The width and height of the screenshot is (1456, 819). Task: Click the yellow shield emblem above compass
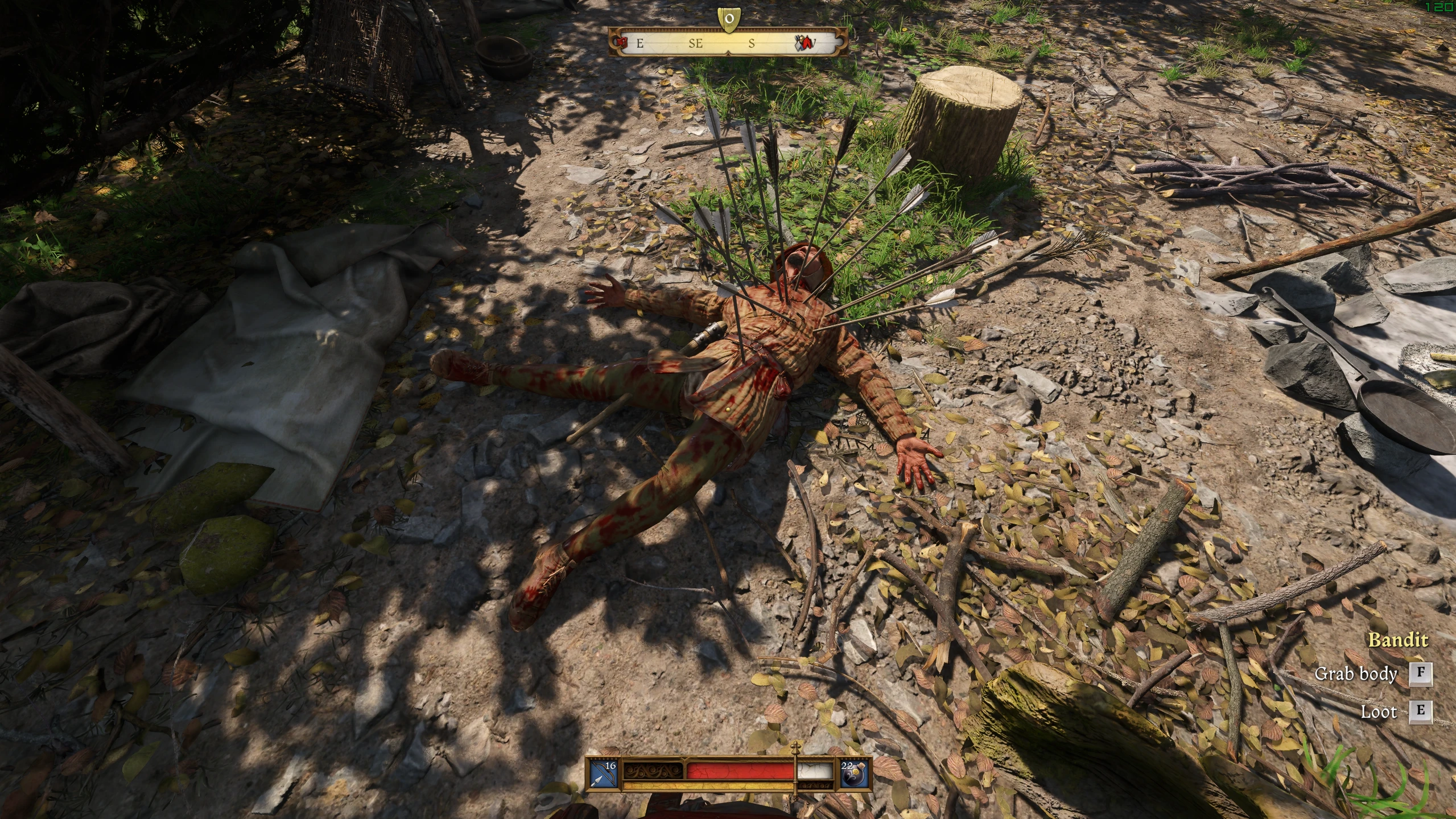(728, 19)
